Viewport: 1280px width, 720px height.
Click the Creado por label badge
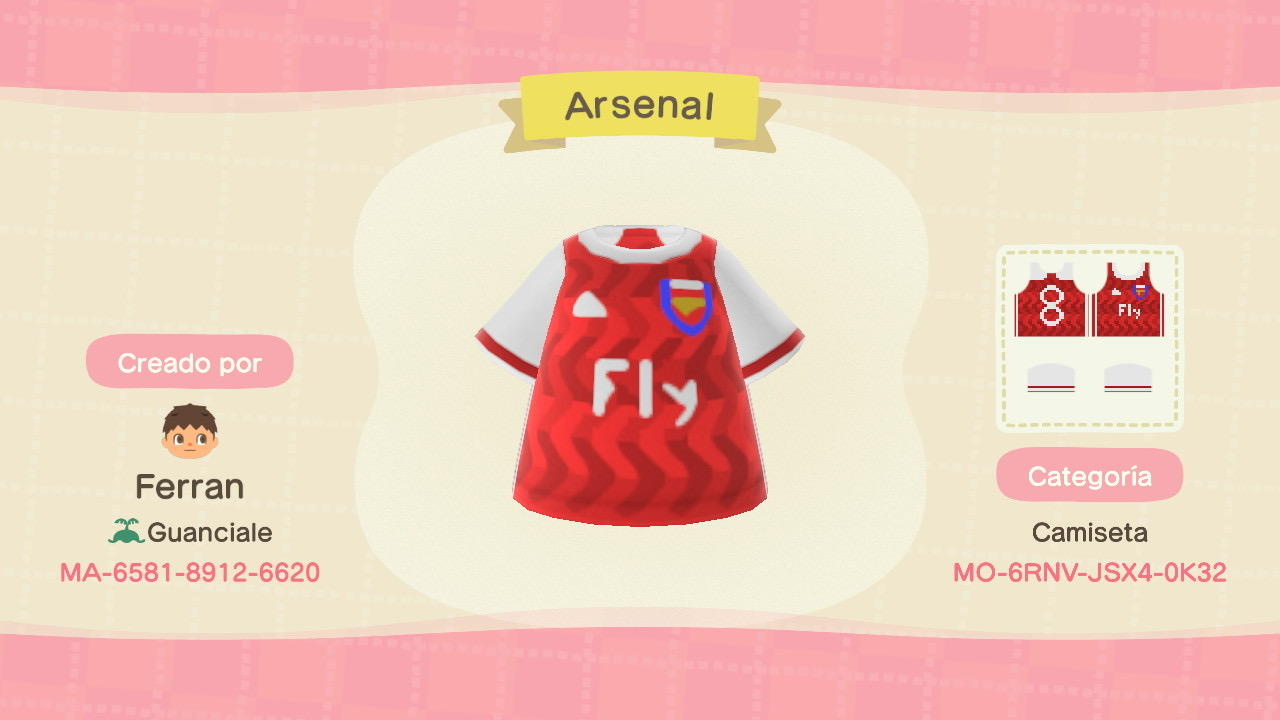[190, 363]
